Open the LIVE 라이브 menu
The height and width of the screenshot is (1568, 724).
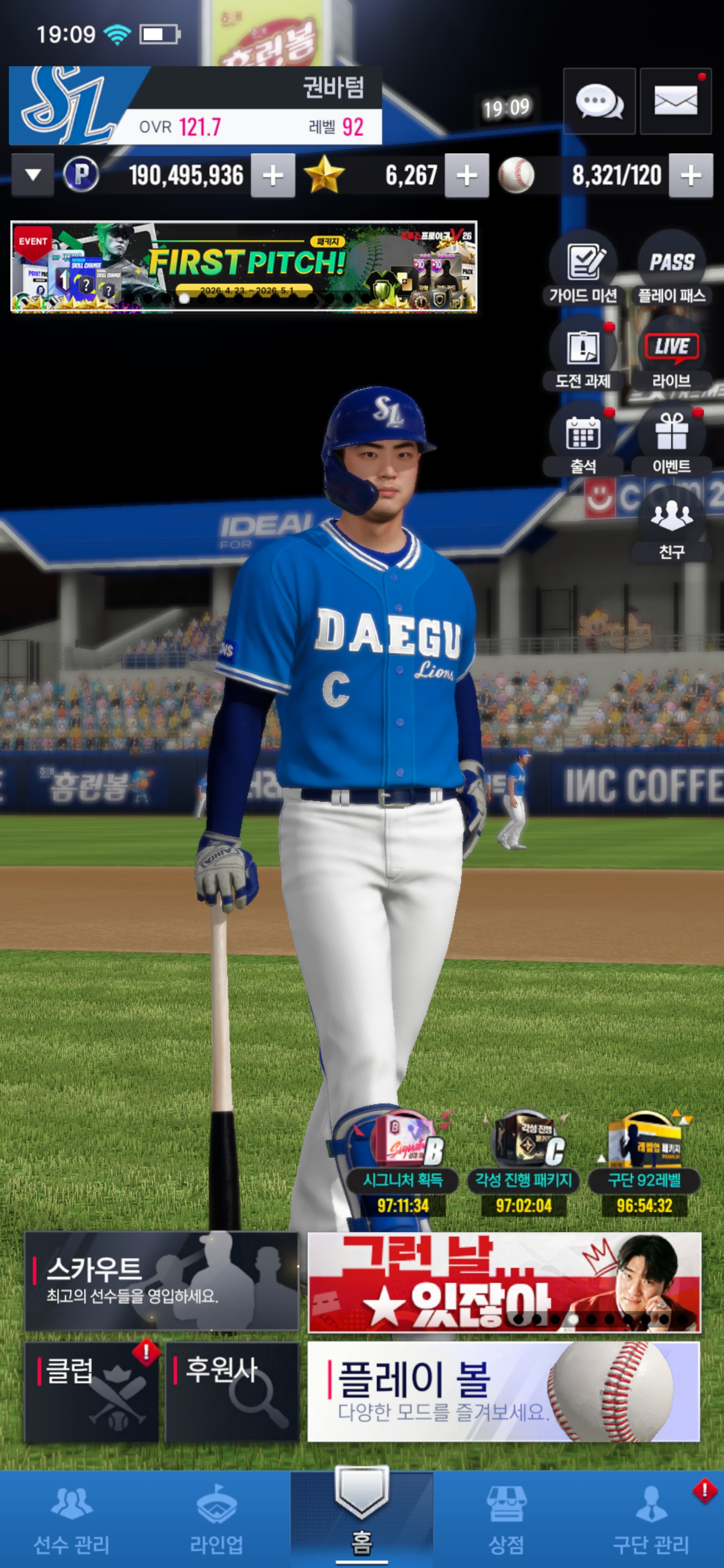coord(672,354)
